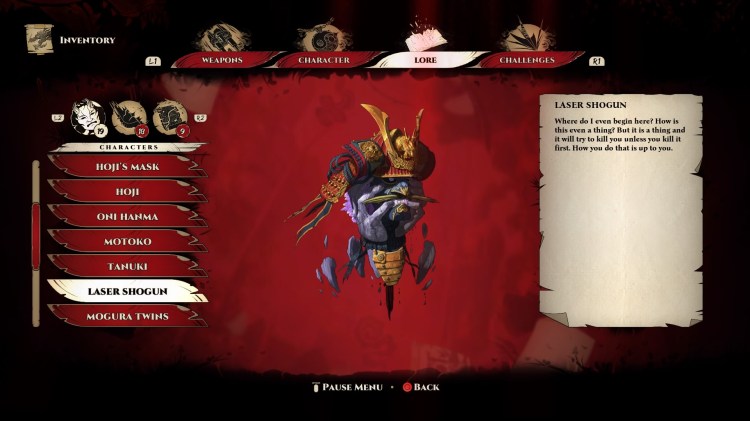Open the Hoji character entry

[x=125, y=190]
